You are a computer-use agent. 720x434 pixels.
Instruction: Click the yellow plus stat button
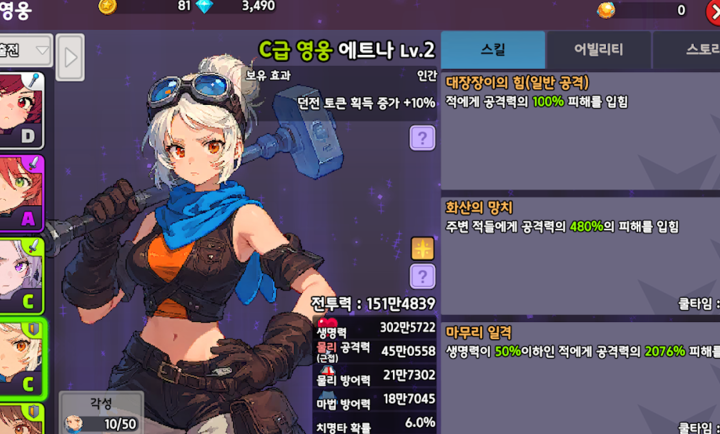point(423,249)
